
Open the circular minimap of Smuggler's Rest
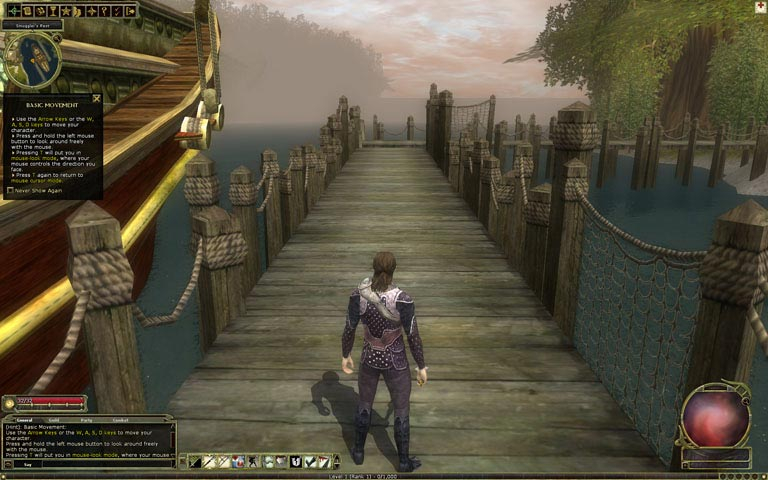tap(31, 59)
